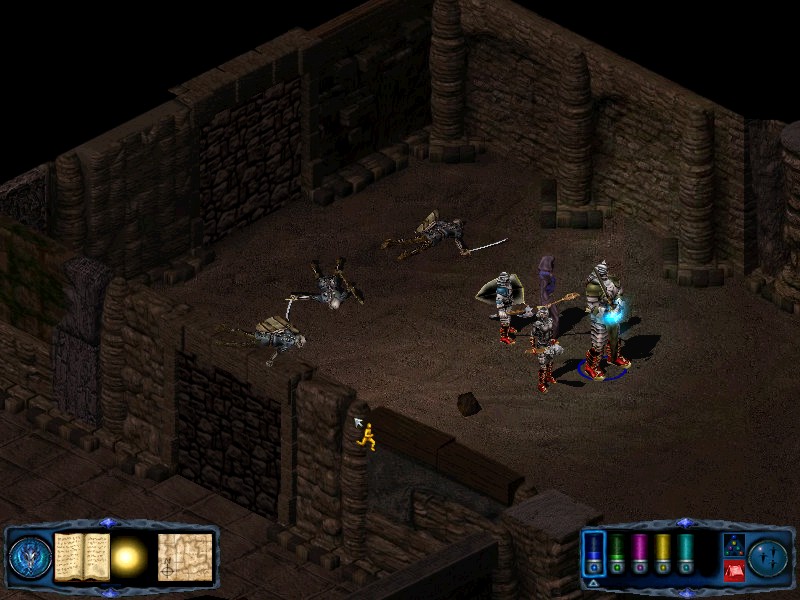The height and width of the screenshot is (600, 800).
Task: Click the red tent rest icon
Action: coord(733,571)
